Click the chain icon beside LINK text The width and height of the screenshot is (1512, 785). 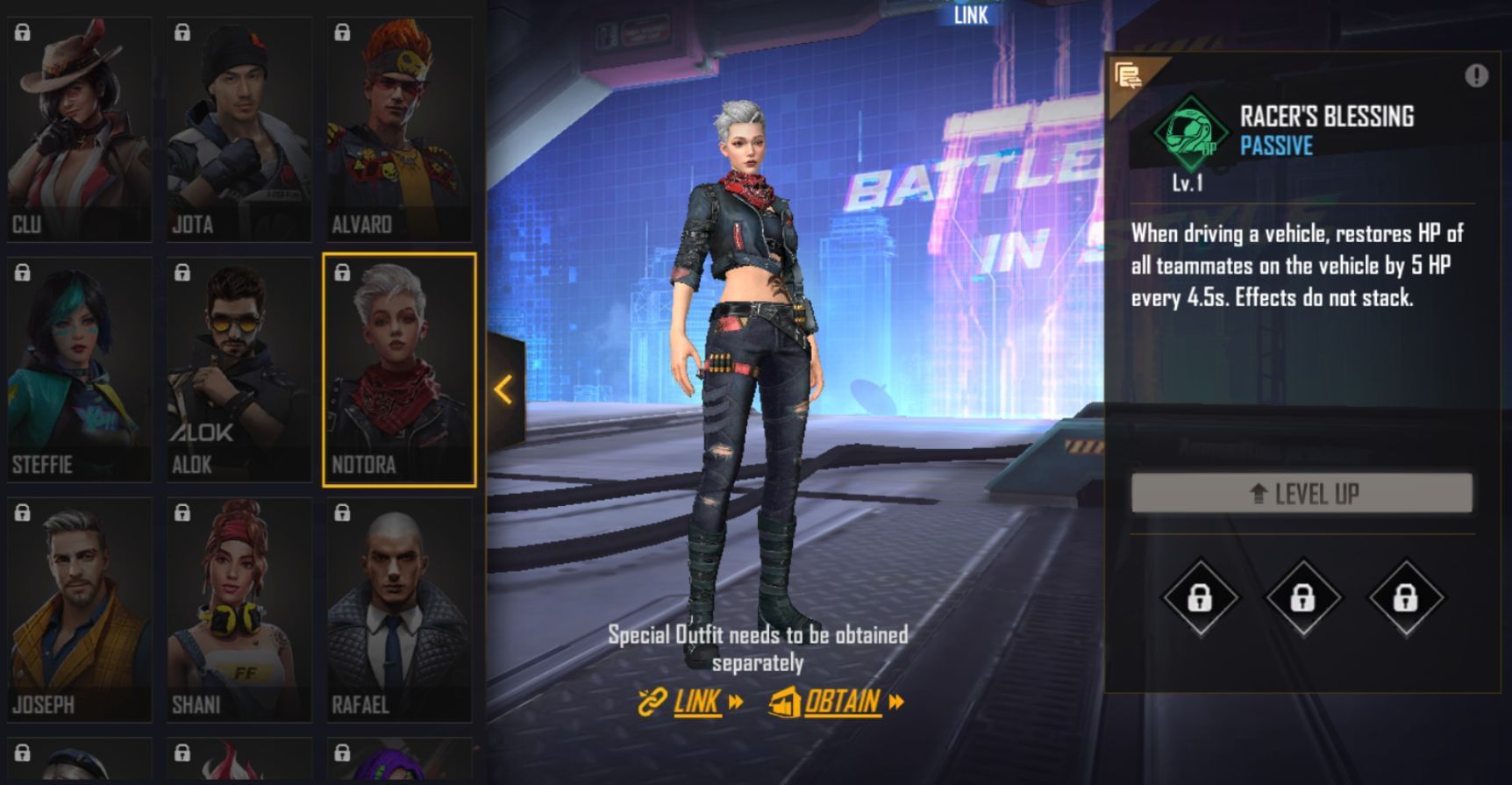pos(652,702)
